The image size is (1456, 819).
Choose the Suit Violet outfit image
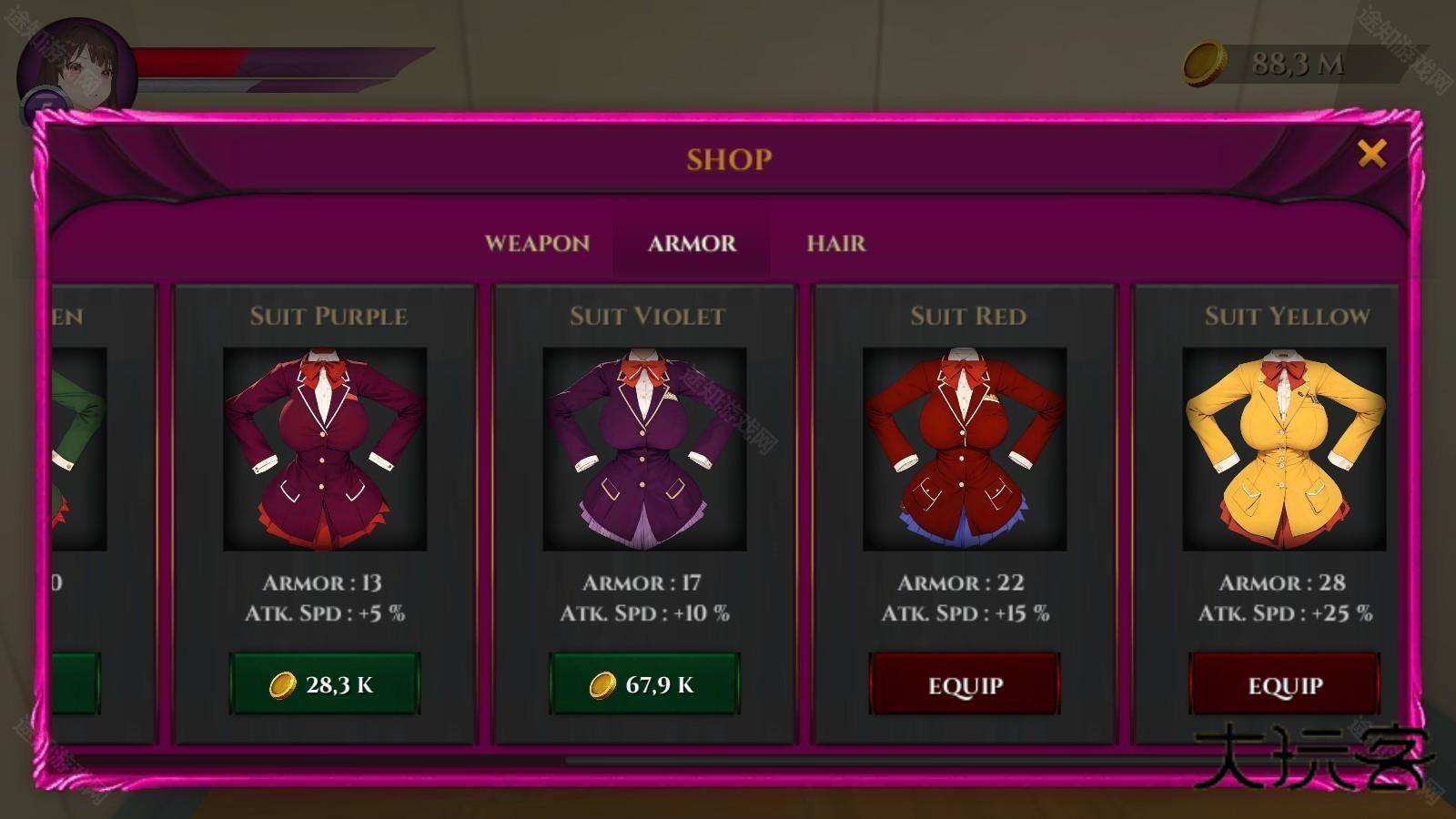[644, 450]
